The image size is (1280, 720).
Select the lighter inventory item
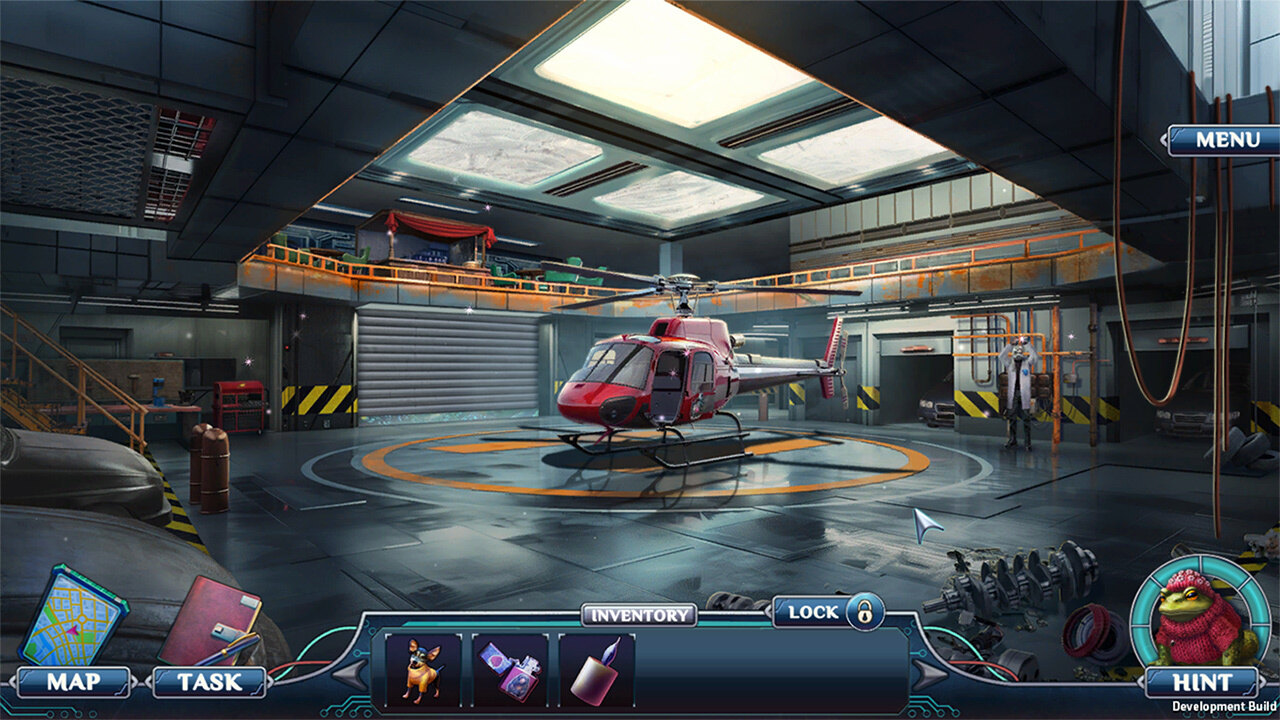pos(509,670)
